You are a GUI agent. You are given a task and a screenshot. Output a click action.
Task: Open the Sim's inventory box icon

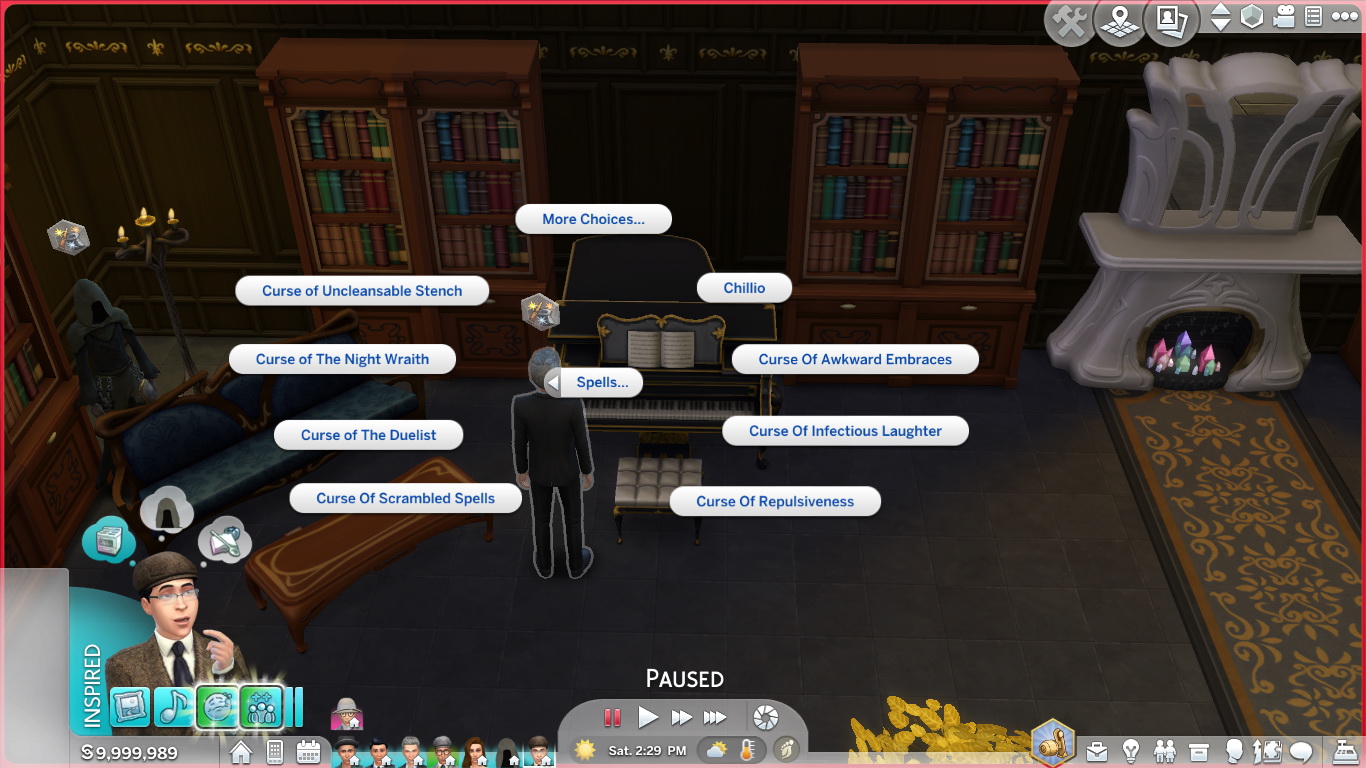coord(1198,751)
